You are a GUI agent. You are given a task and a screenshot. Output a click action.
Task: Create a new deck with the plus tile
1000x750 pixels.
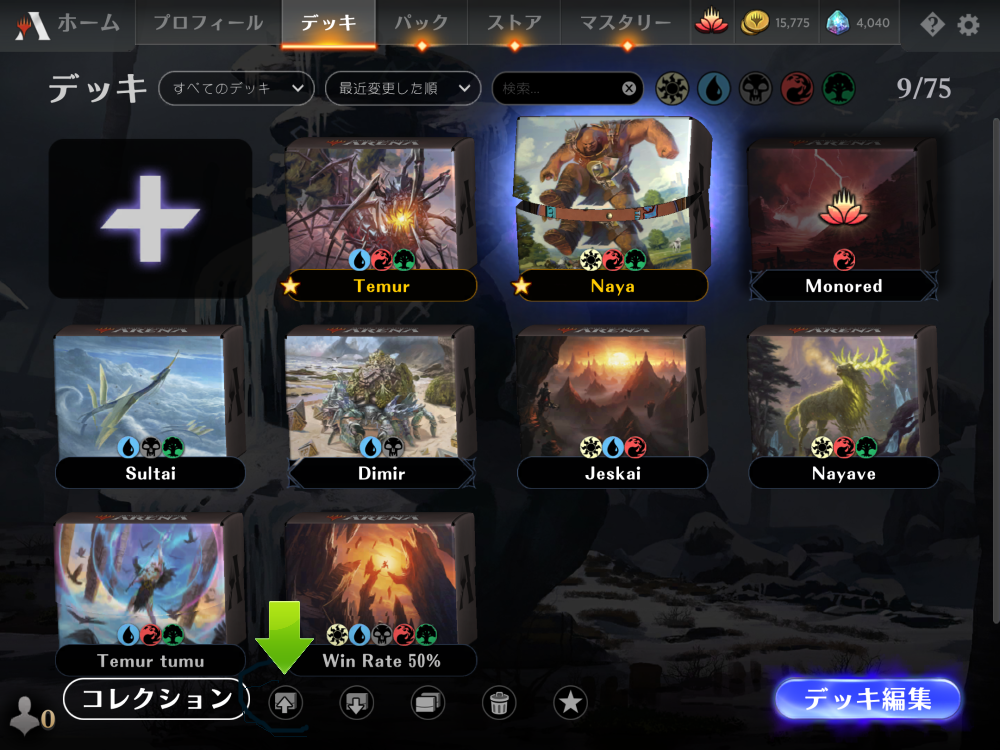tap(150, 218)
